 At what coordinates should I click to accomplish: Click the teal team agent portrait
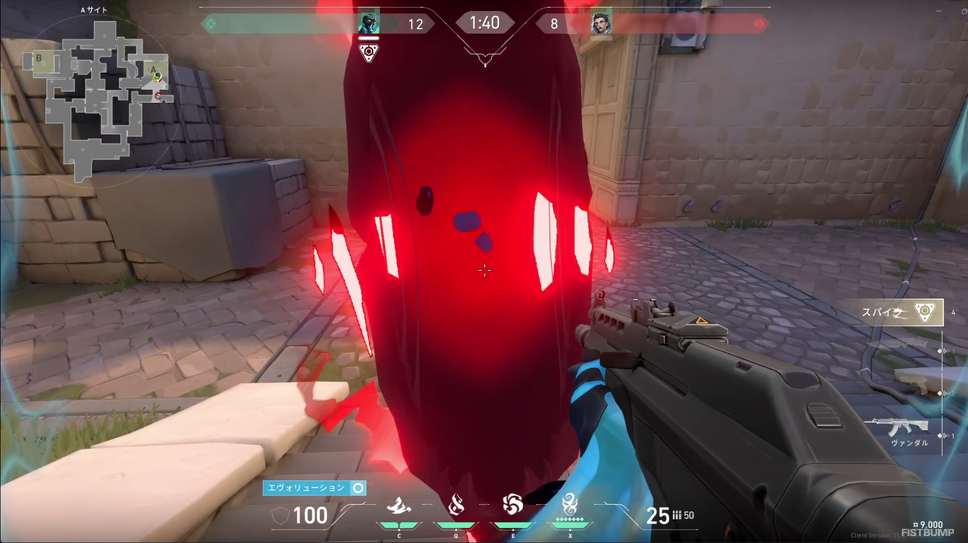pos(368,23)
